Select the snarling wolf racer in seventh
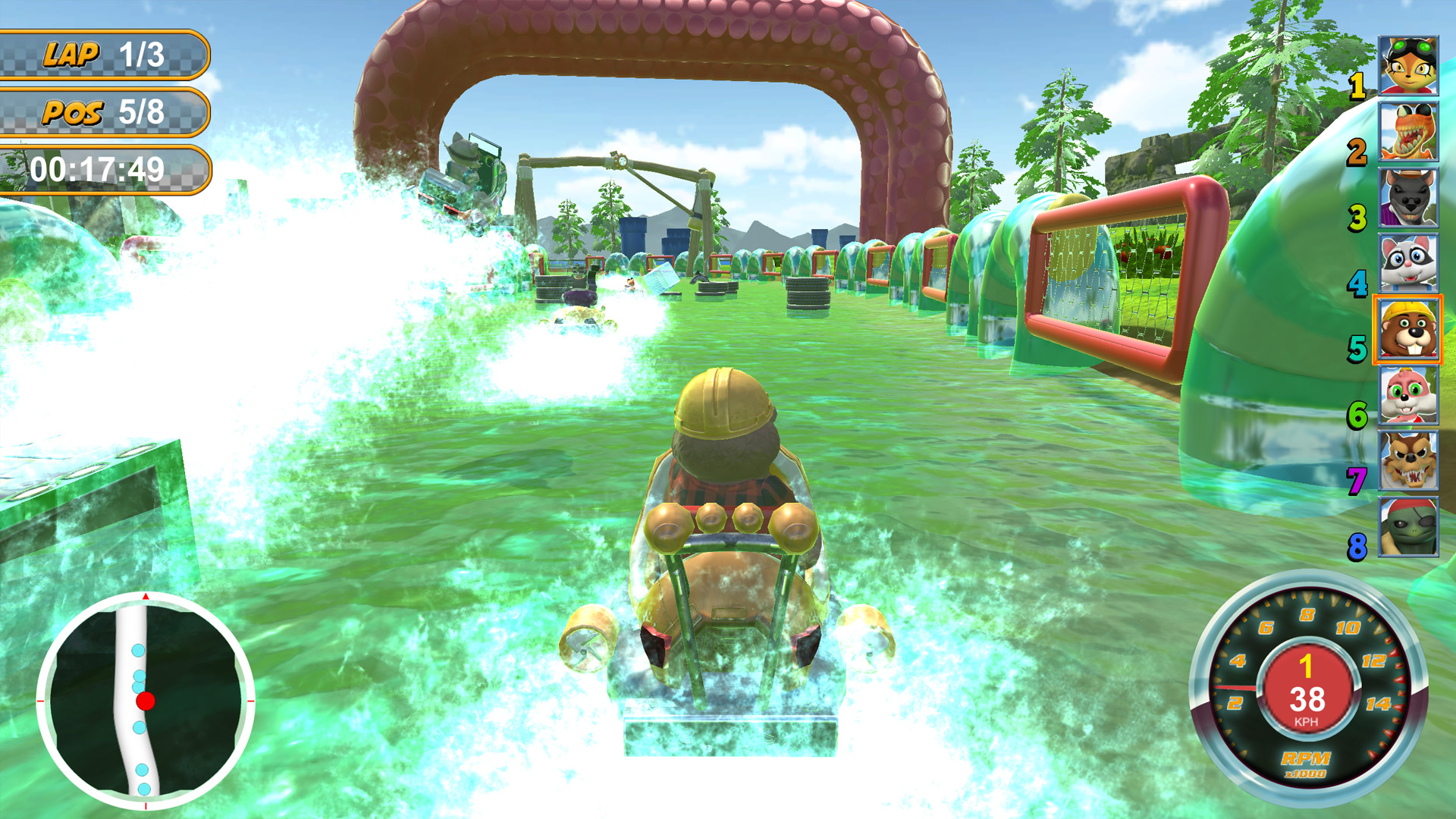Screen dimensions: 1456x819 click(1410, 463)
